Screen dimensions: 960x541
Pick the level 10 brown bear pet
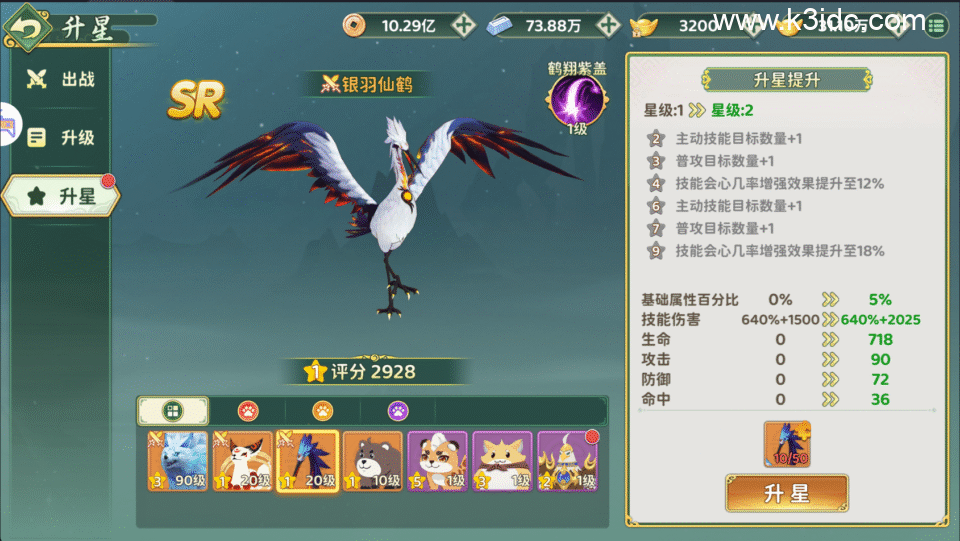pos(372,461)
